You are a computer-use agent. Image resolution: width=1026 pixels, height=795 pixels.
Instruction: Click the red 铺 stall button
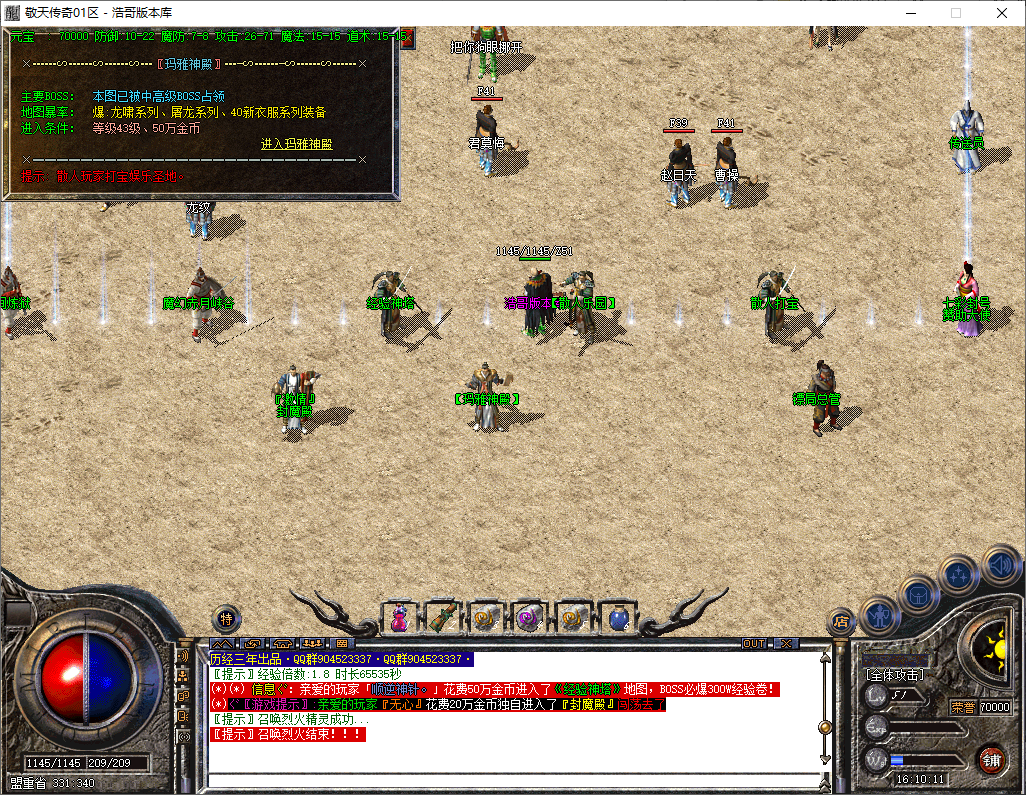[x=991, y=759]
